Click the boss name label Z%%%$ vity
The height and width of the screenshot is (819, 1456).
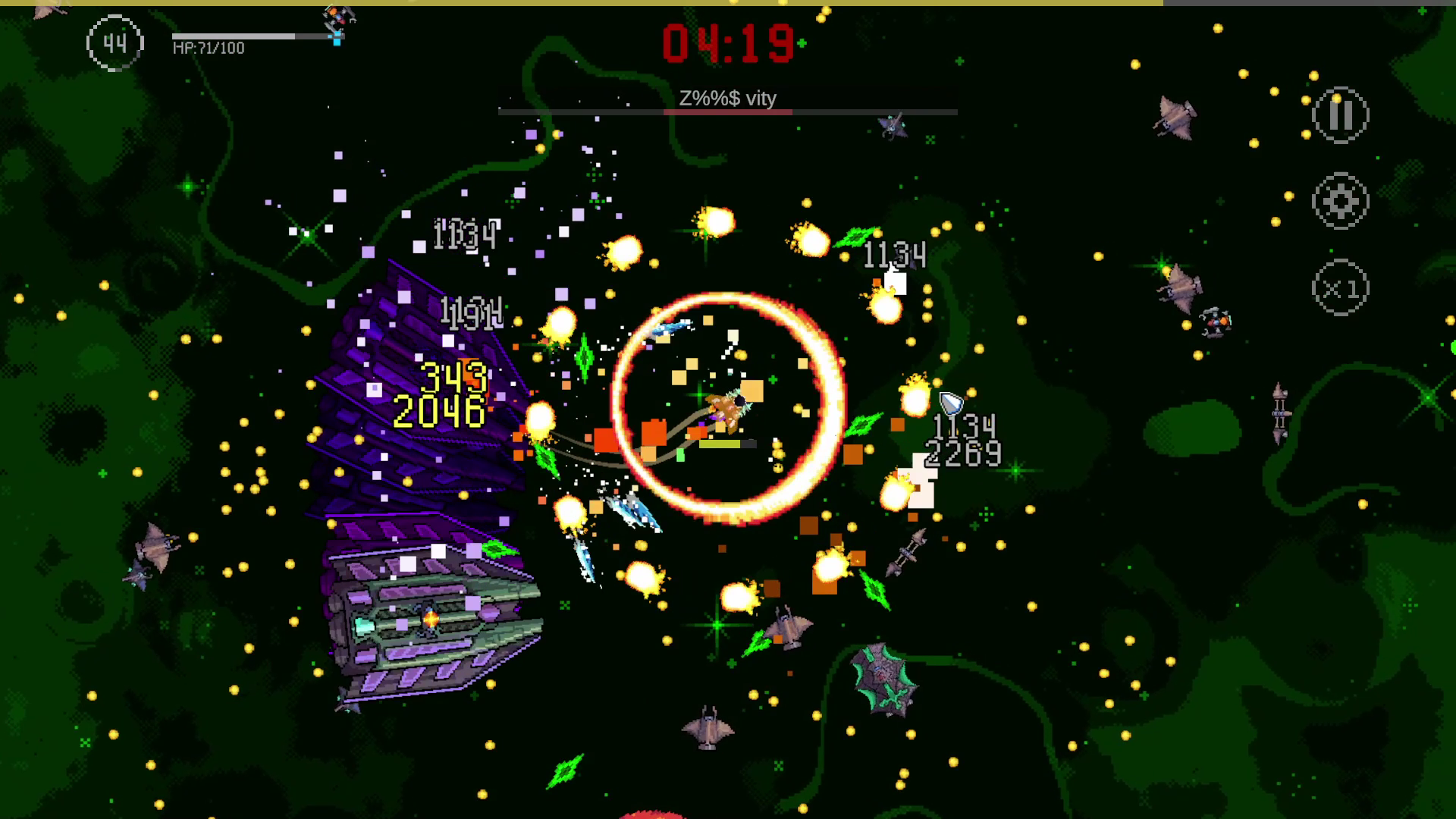[x=728, y=98]
